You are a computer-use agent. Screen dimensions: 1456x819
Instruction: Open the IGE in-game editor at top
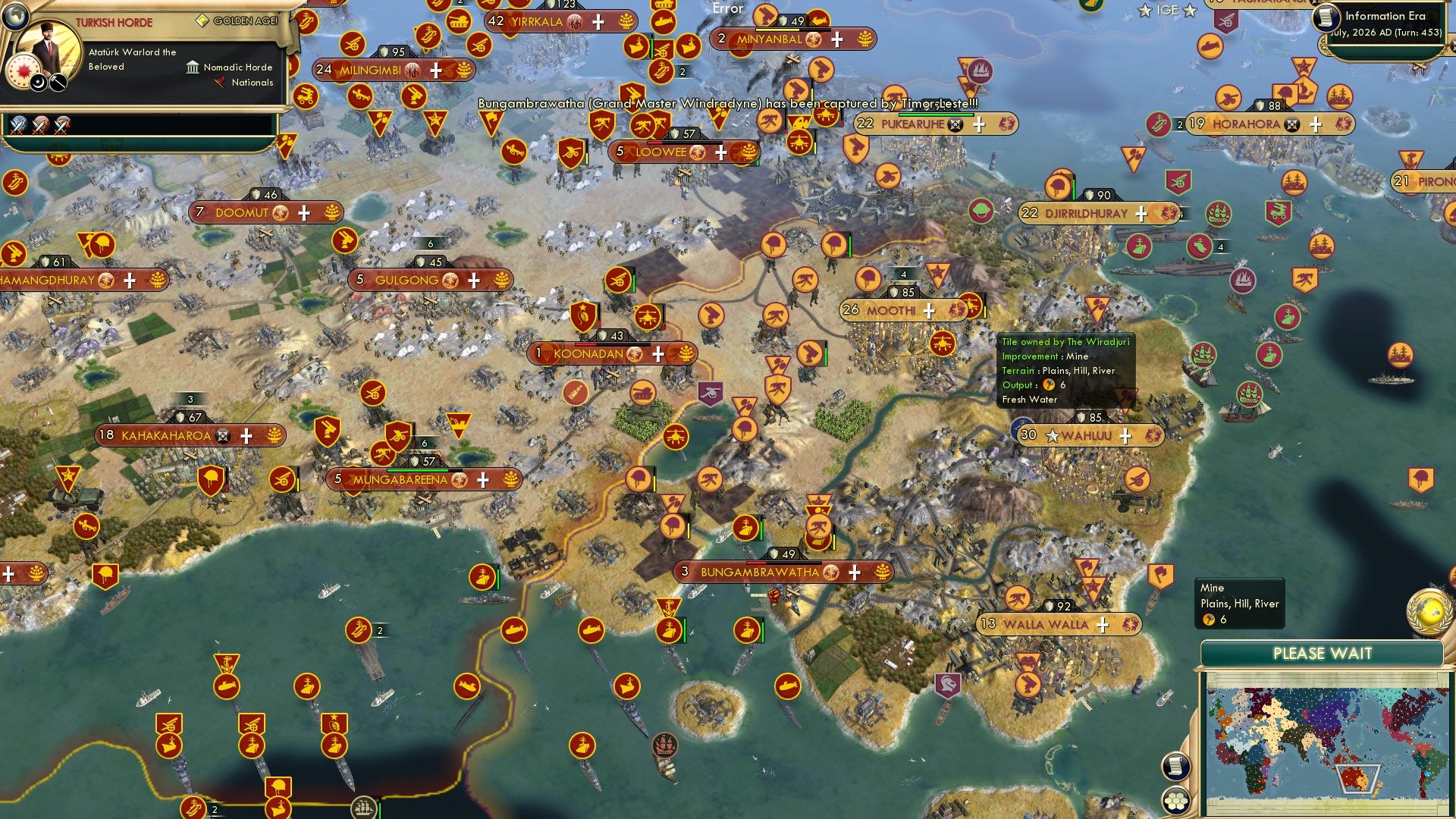click(1168, 11)
